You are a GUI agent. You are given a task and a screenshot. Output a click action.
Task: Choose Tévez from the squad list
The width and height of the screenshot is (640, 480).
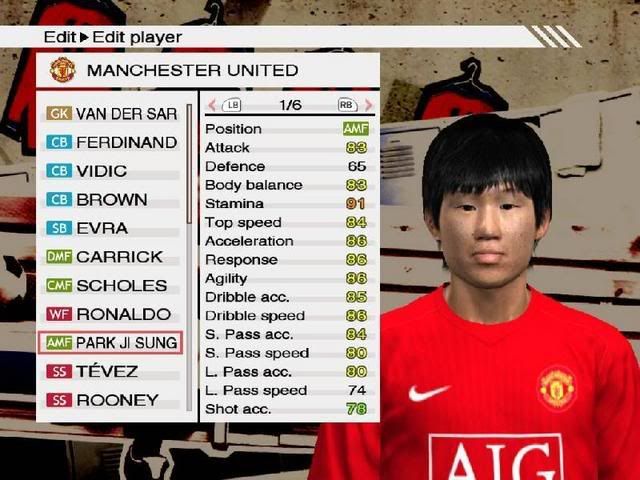pyautogui.click(x=110, y=371)
